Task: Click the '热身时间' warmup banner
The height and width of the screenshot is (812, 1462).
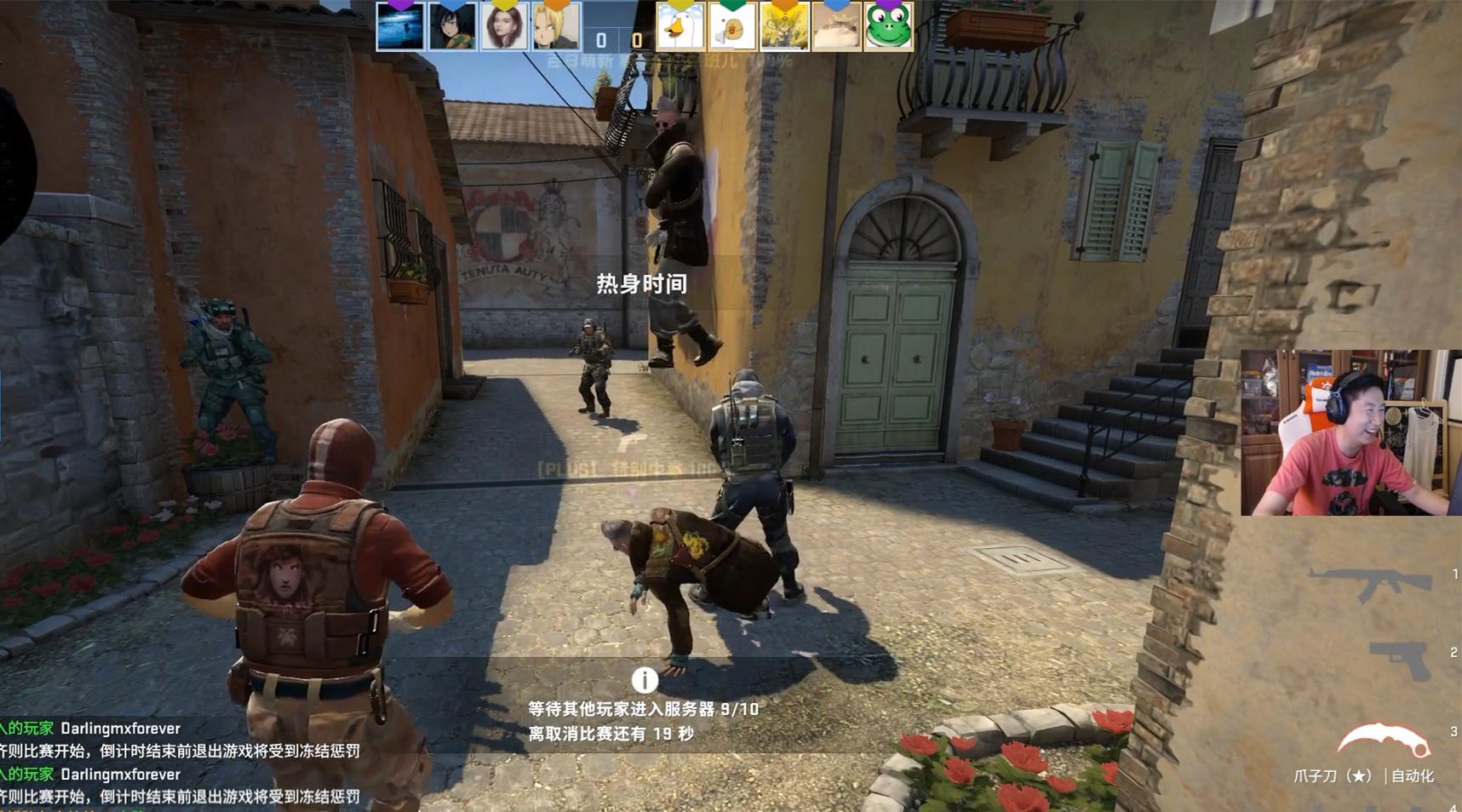Action: (x=641, y=284)
